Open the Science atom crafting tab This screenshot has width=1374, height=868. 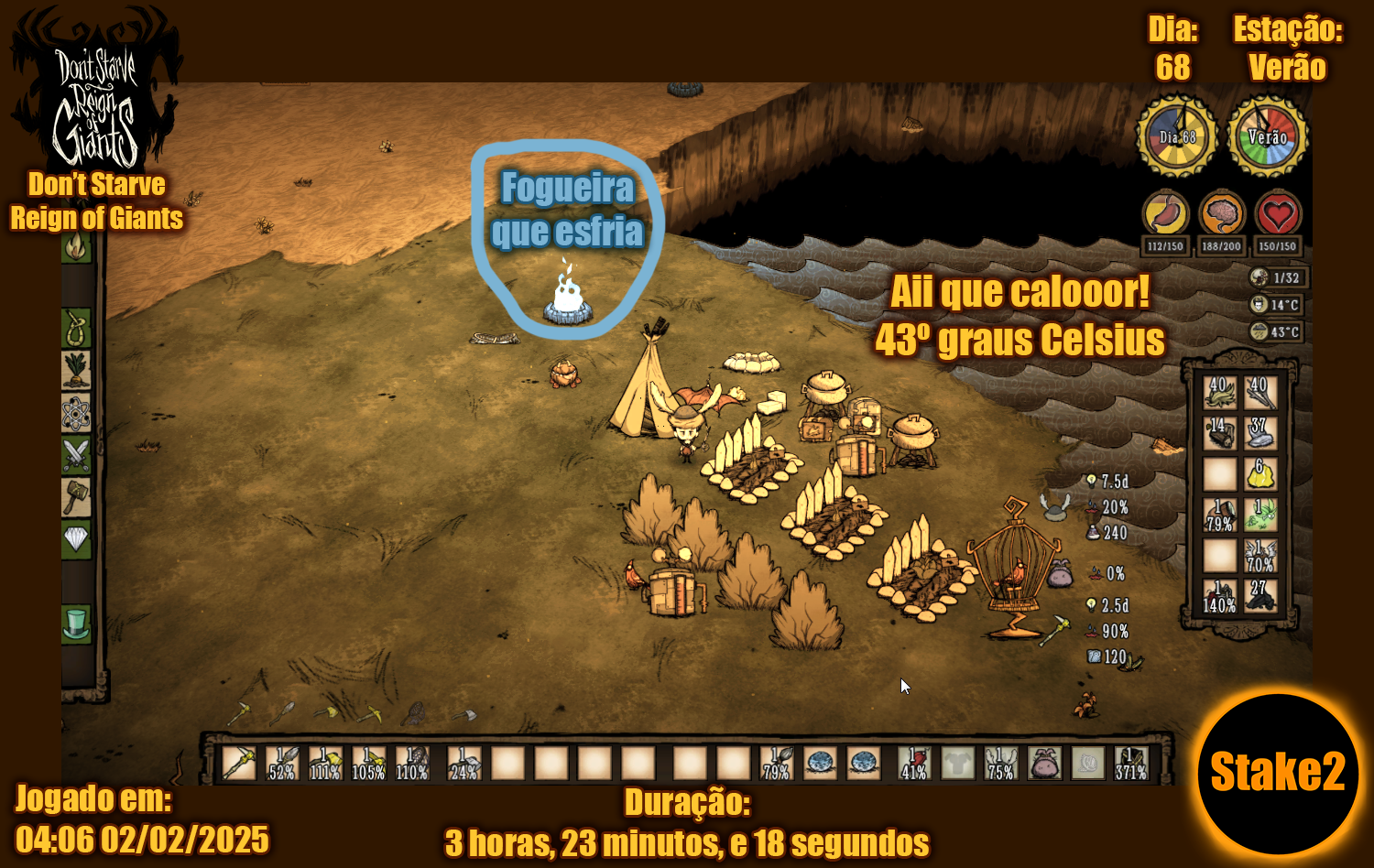tap(77, 413)
